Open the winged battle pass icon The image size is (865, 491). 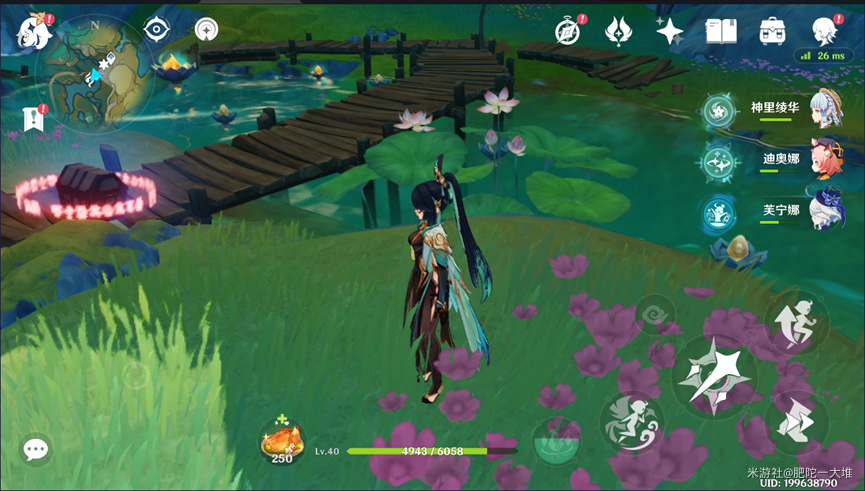[618, 31]
